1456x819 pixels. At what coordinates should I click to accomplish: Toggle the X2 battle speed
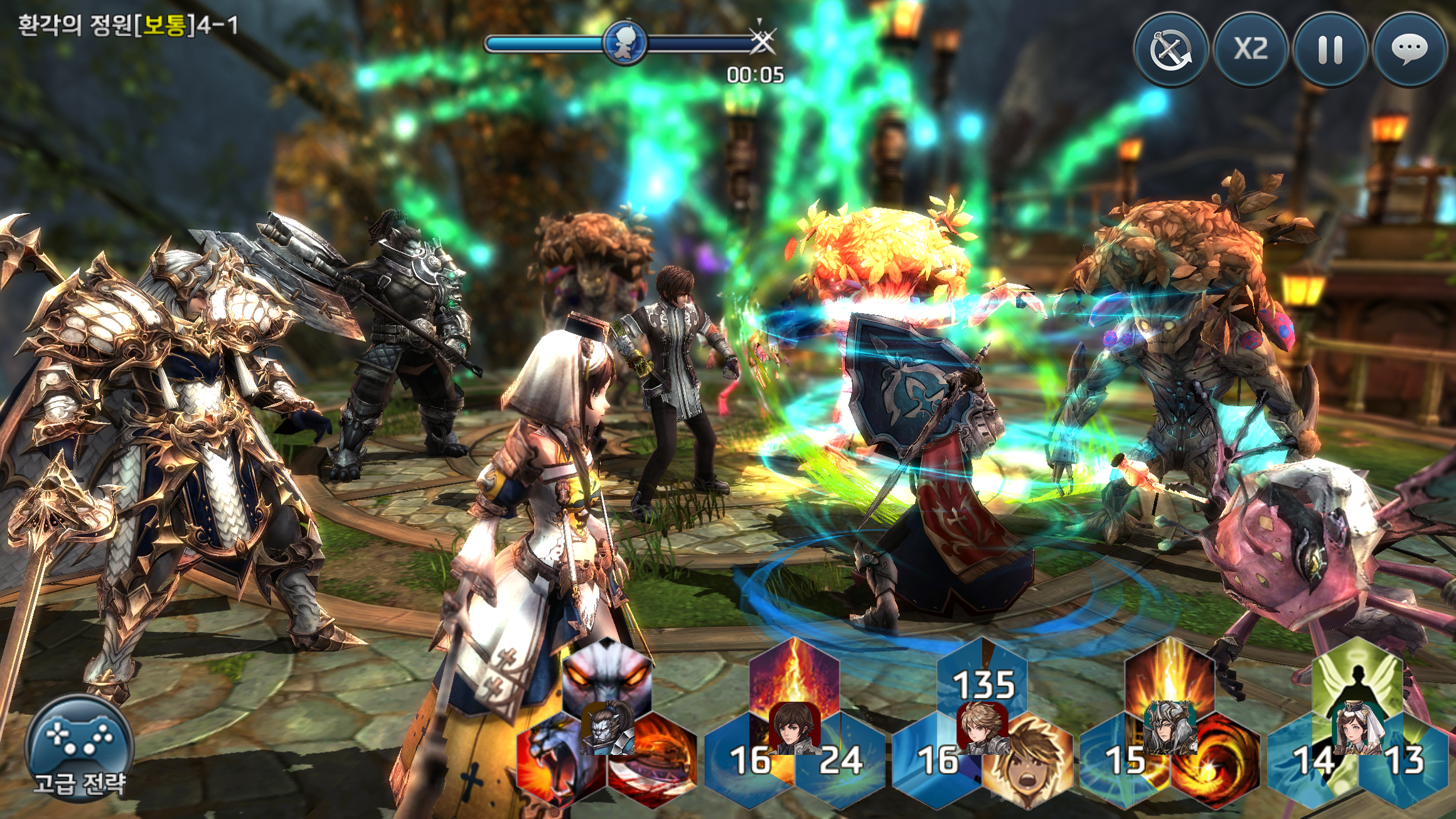coord(1250,50)
